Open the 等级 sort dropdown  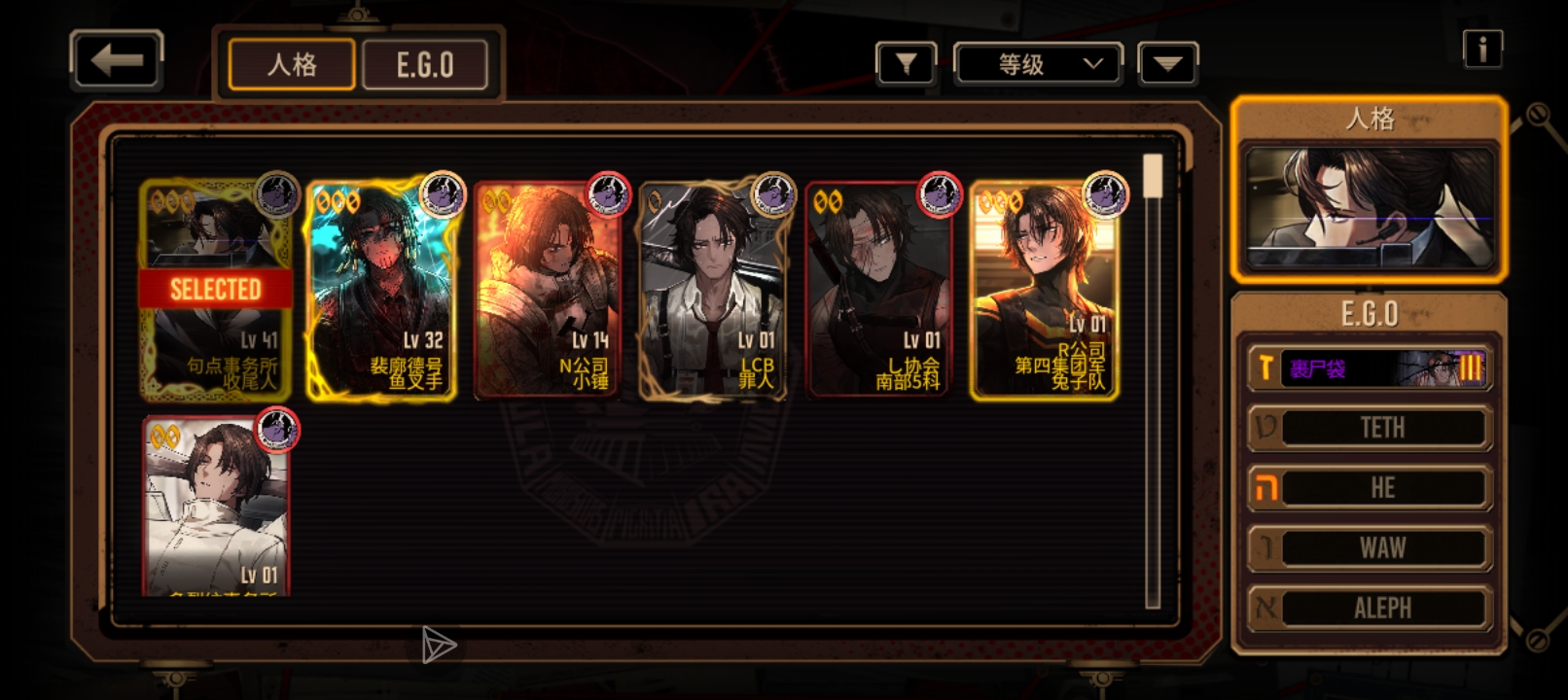[x=1039, y=65]
